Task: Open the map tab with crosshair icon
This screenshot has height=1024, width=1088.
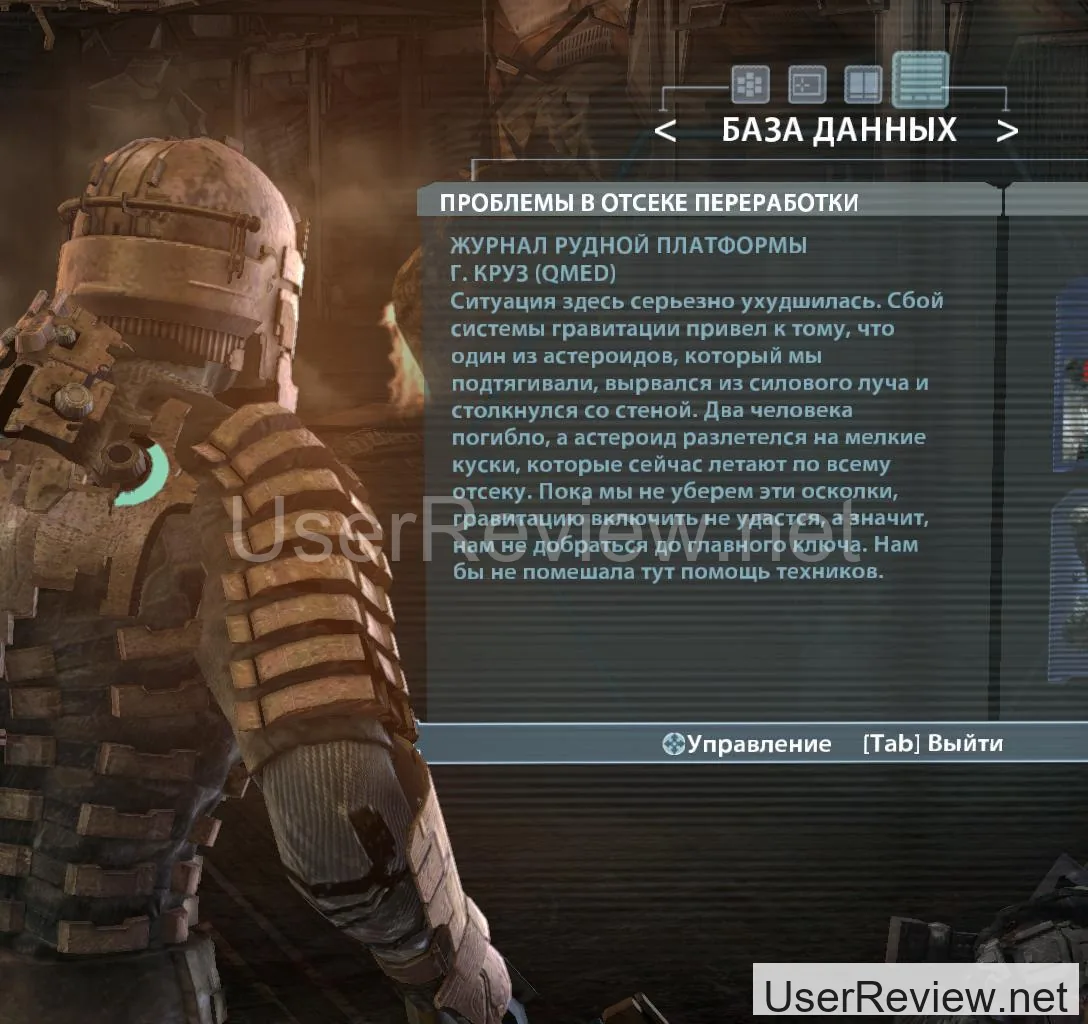Action: click(x=806, y=86)
